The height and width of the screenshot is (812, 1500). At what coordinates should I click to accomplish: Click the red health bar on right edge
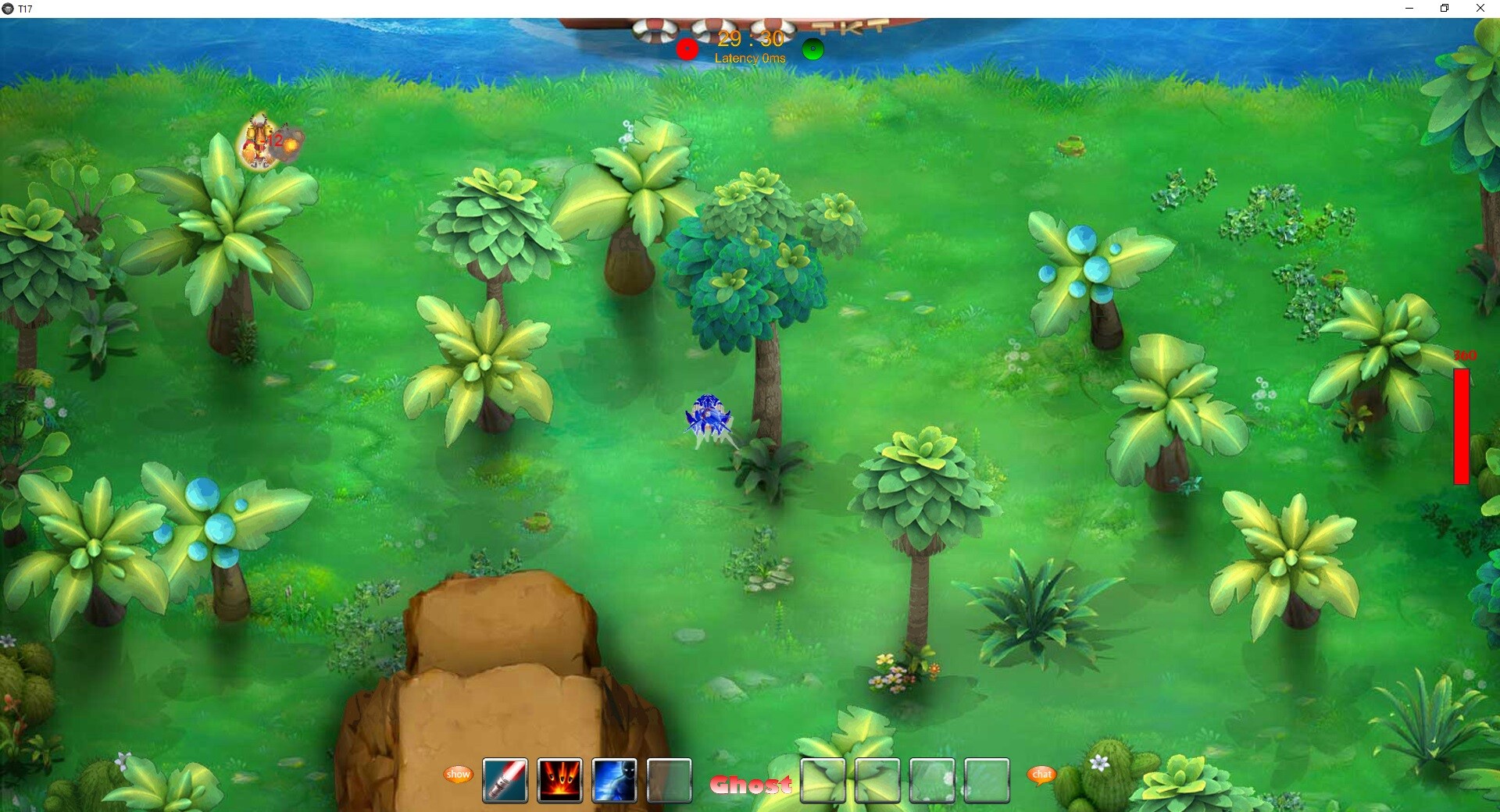pos(1460,426)
